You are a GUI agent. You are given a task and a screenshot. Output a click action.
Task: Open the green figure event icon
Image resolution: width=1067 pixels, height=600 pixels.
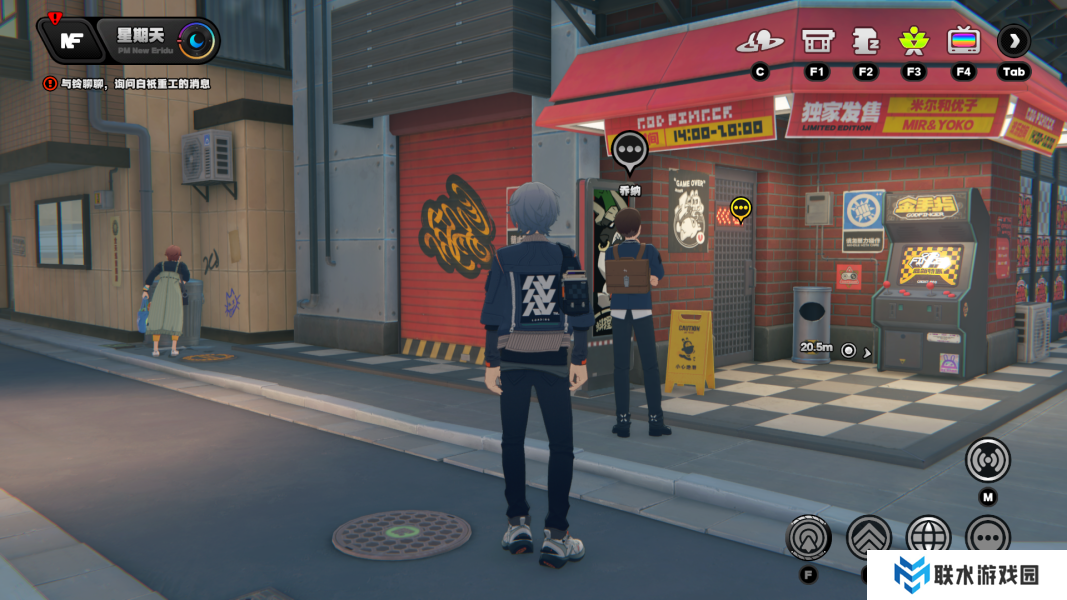913,41
